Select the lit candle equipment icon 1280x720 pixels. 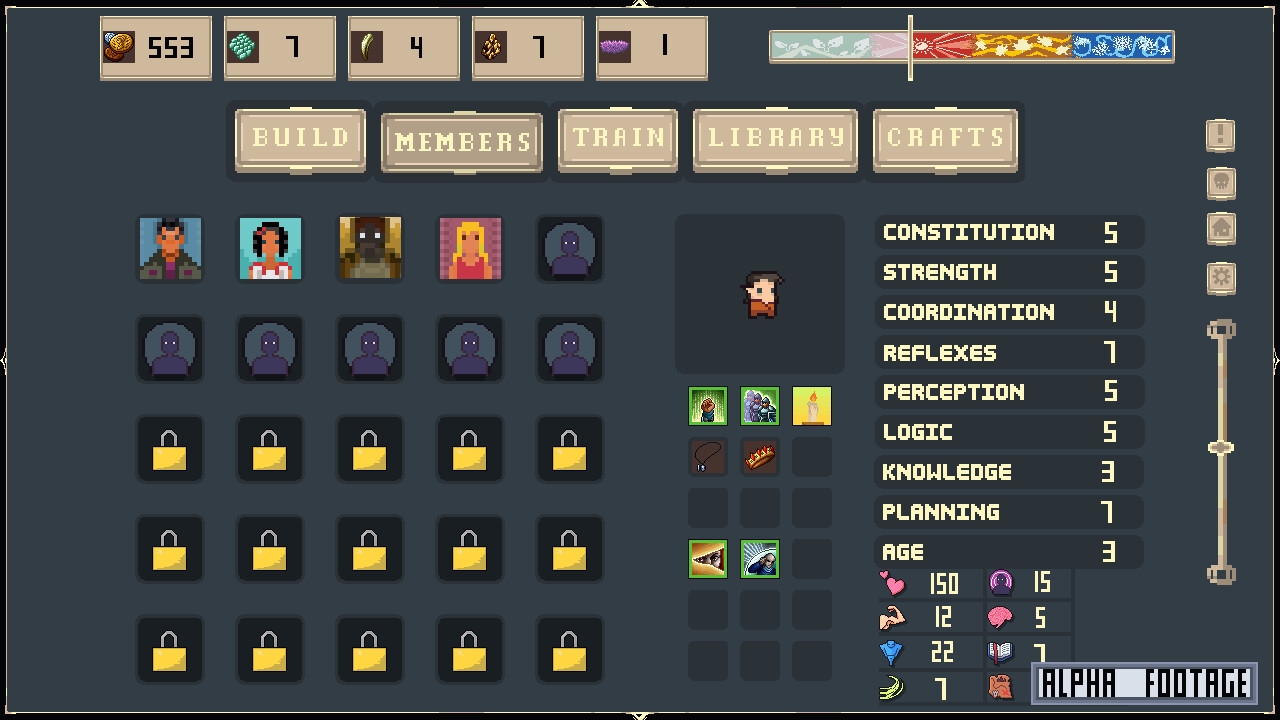(811, 406)
